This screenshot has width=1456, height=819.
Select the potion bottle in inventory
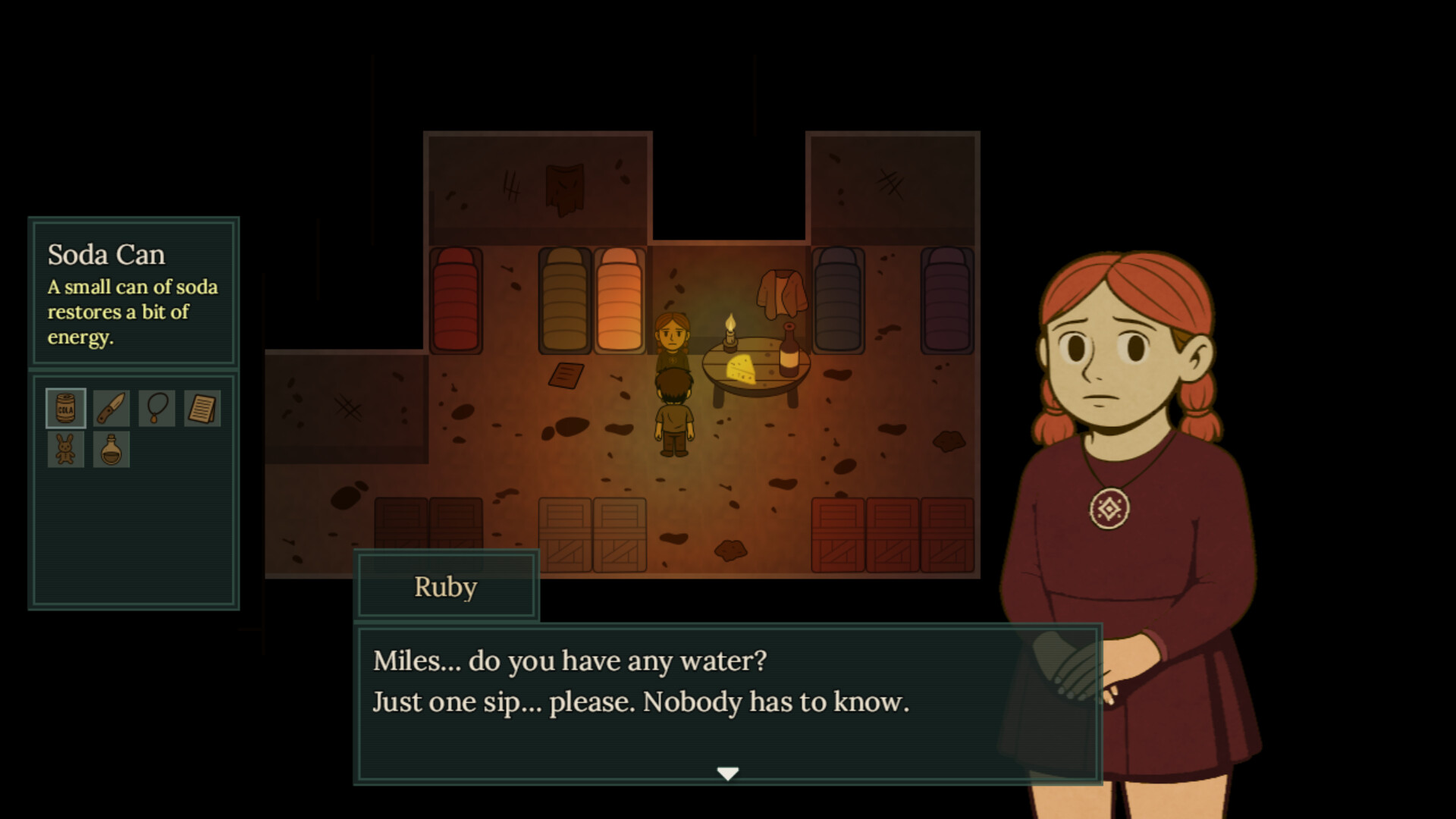[x=111, y=449]
